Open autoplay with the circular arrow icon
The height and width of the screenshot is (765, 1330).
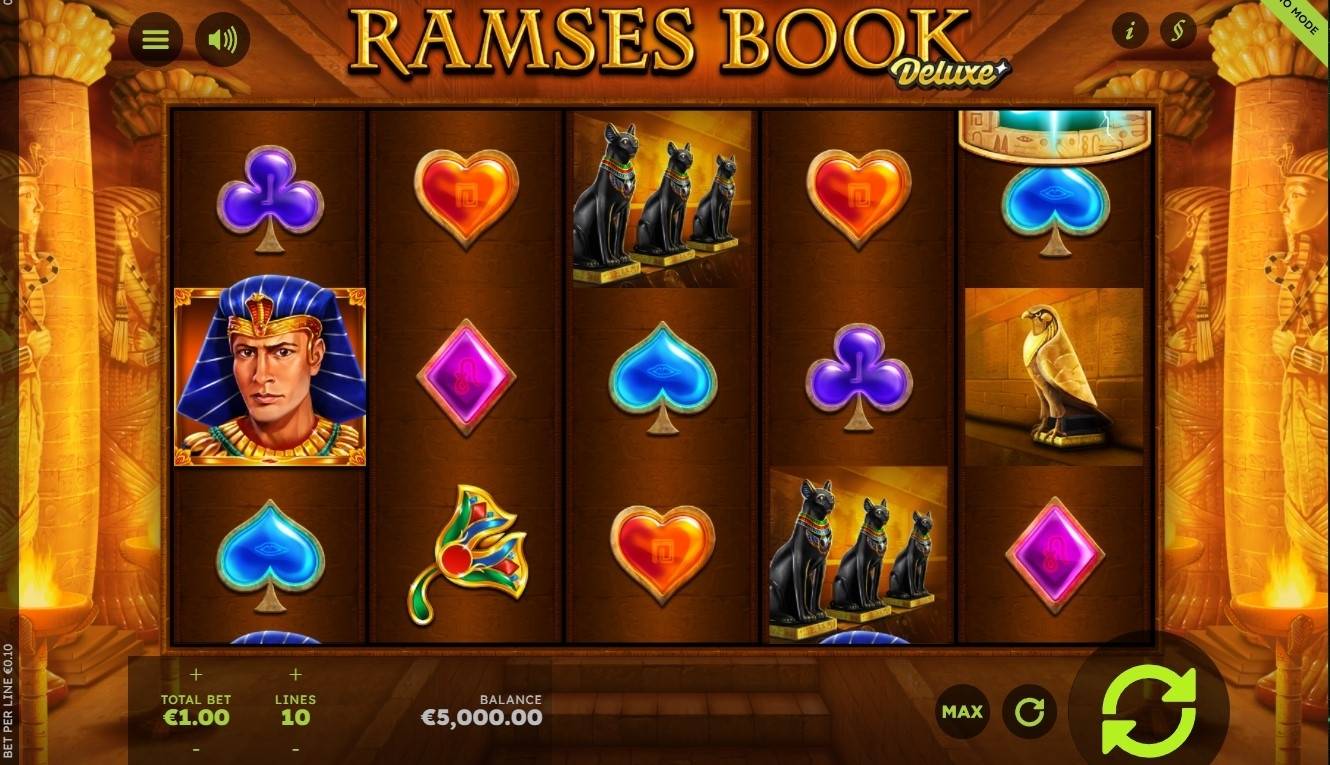coord(1030,711)
